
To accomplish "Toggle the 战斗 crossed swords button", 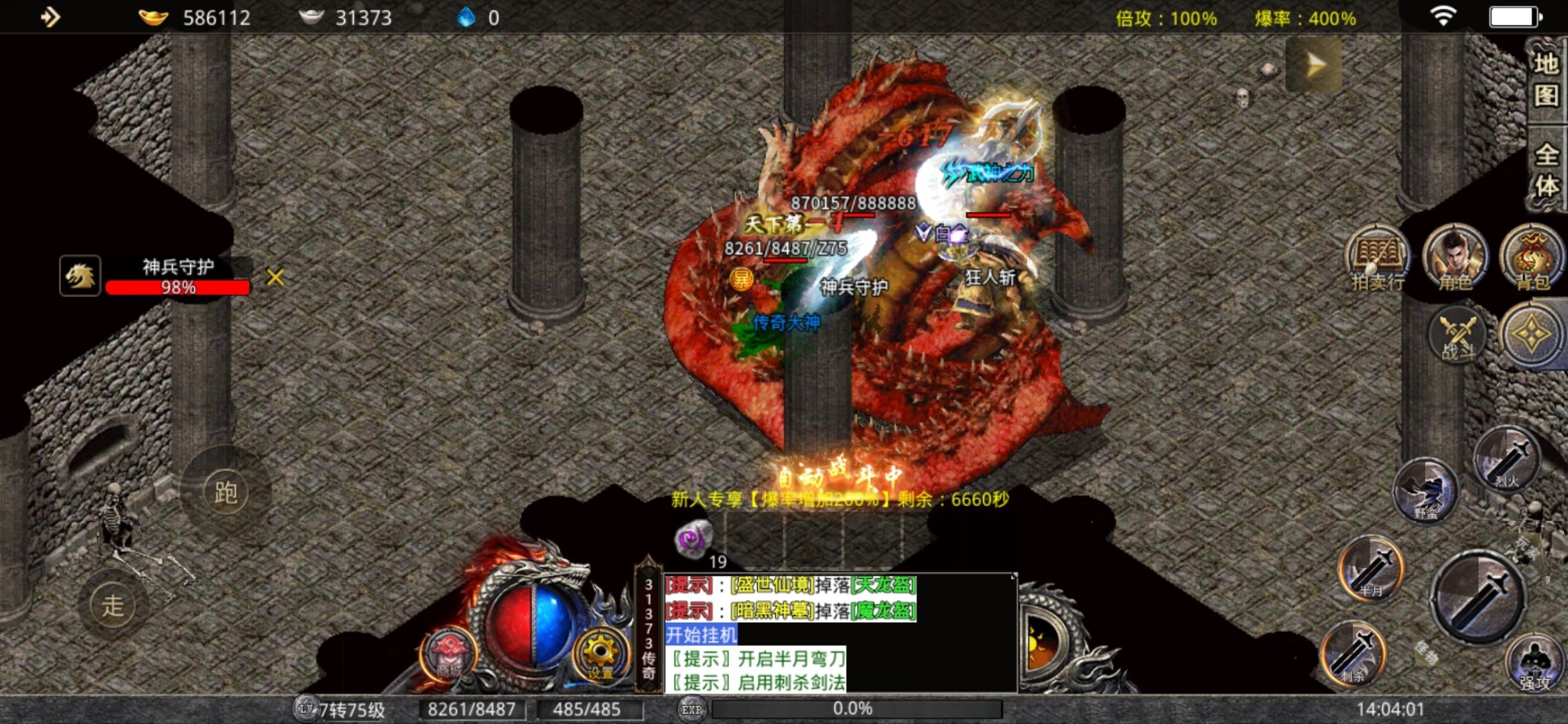I will click(1457, 335).
